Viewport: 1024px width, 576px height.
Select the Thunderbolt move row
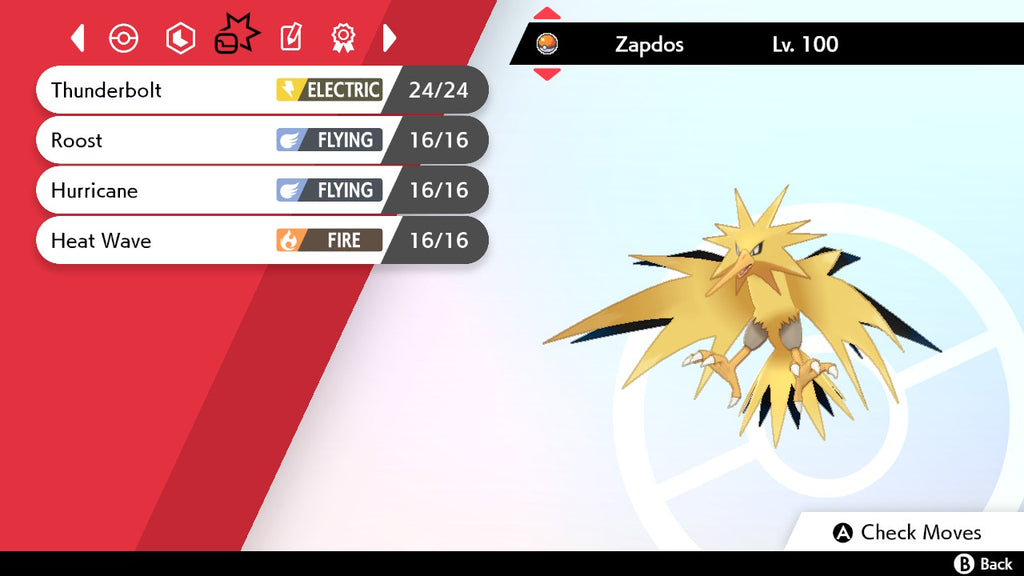coord(260,90)
